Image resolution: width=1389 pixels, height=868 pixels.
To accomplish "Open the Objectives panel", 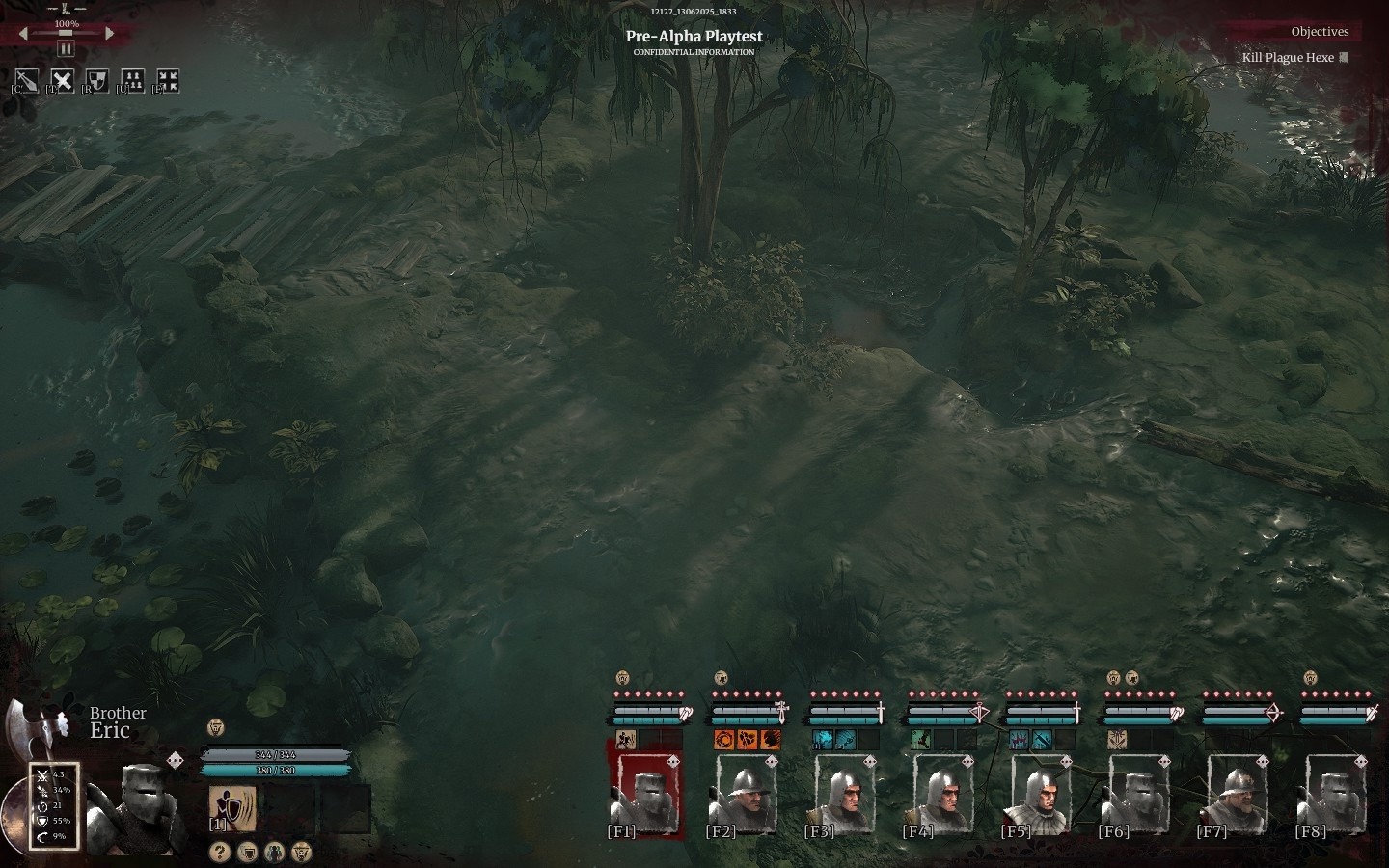I will tap(1319, 32).
